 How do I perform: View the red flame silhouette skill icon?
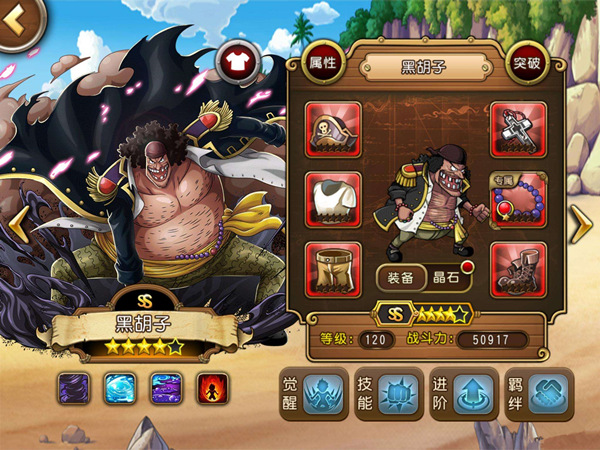pos(212,386)
